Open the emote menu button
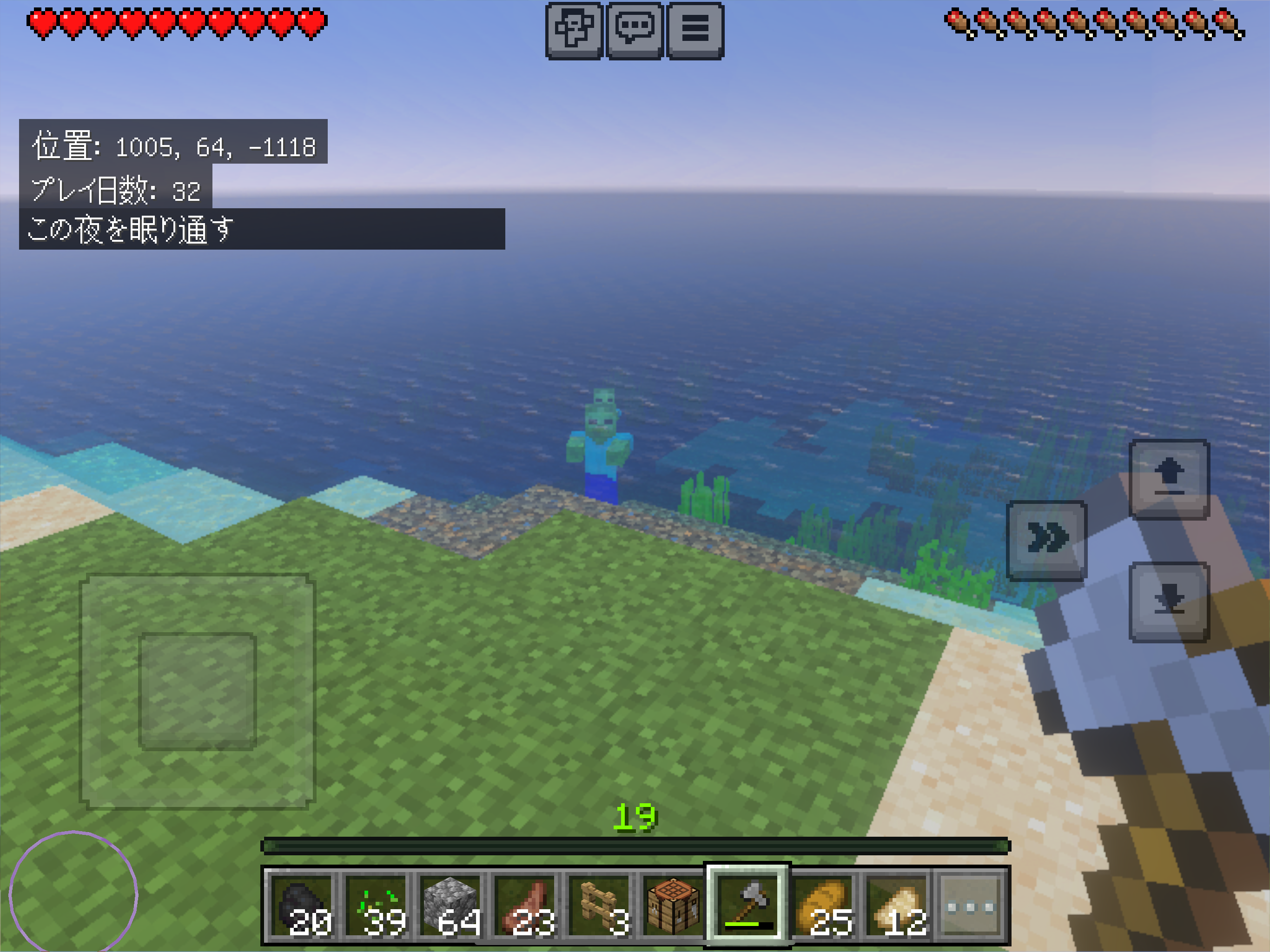Viewport: 1270px width, 952px height. coord(574,30)
